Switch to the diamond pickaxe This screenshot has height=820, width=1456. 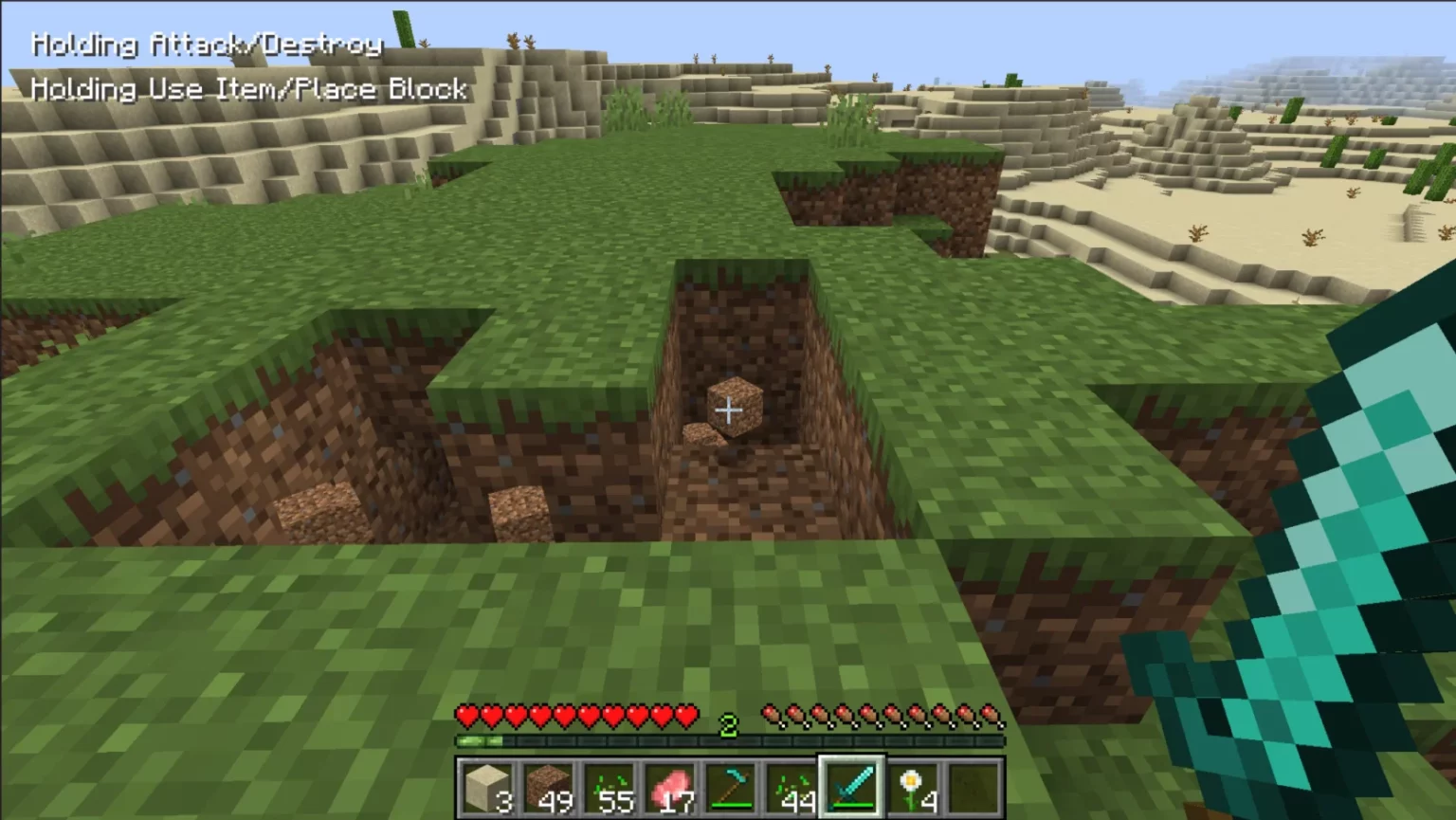pyautogui.click(x=730, y=788)
